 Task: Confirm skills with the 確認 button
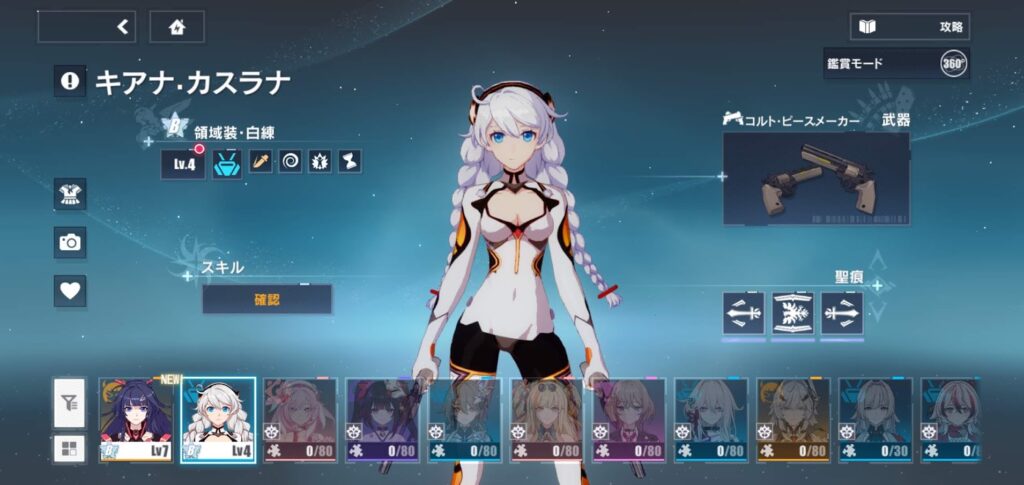click(267, 299)
